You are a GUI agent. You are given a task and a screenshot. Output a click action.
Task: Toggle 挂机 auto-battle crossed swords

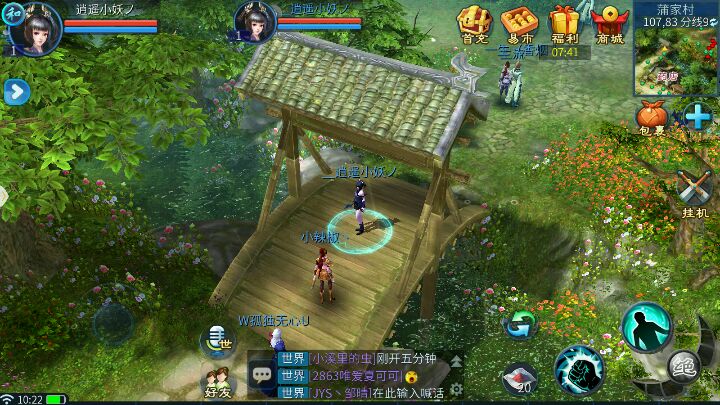(695, 192)
